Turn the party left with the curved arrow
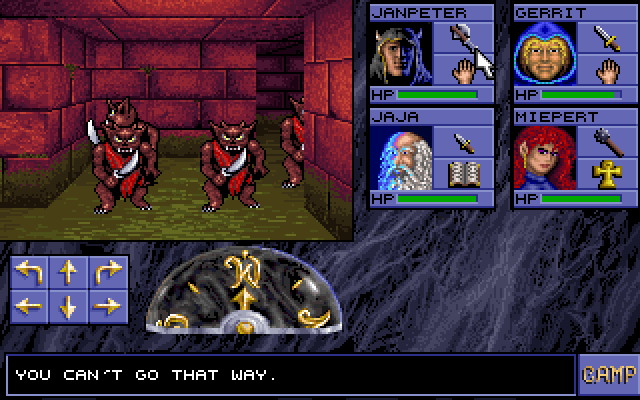Screen dimensions: 640x400 click(x=30, y=272)
